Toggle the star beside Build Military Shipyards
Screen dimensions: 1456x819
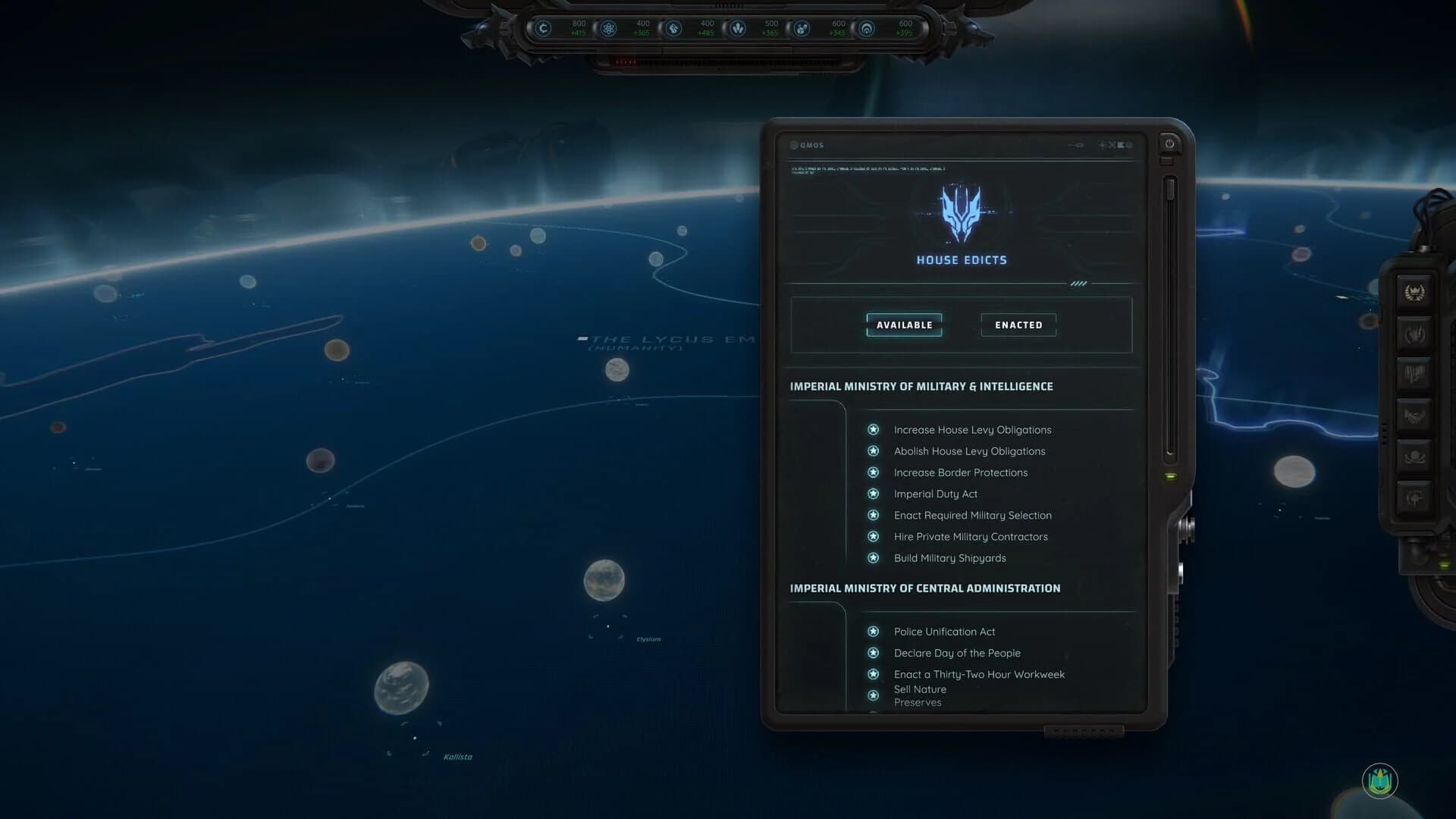point(874,558)
